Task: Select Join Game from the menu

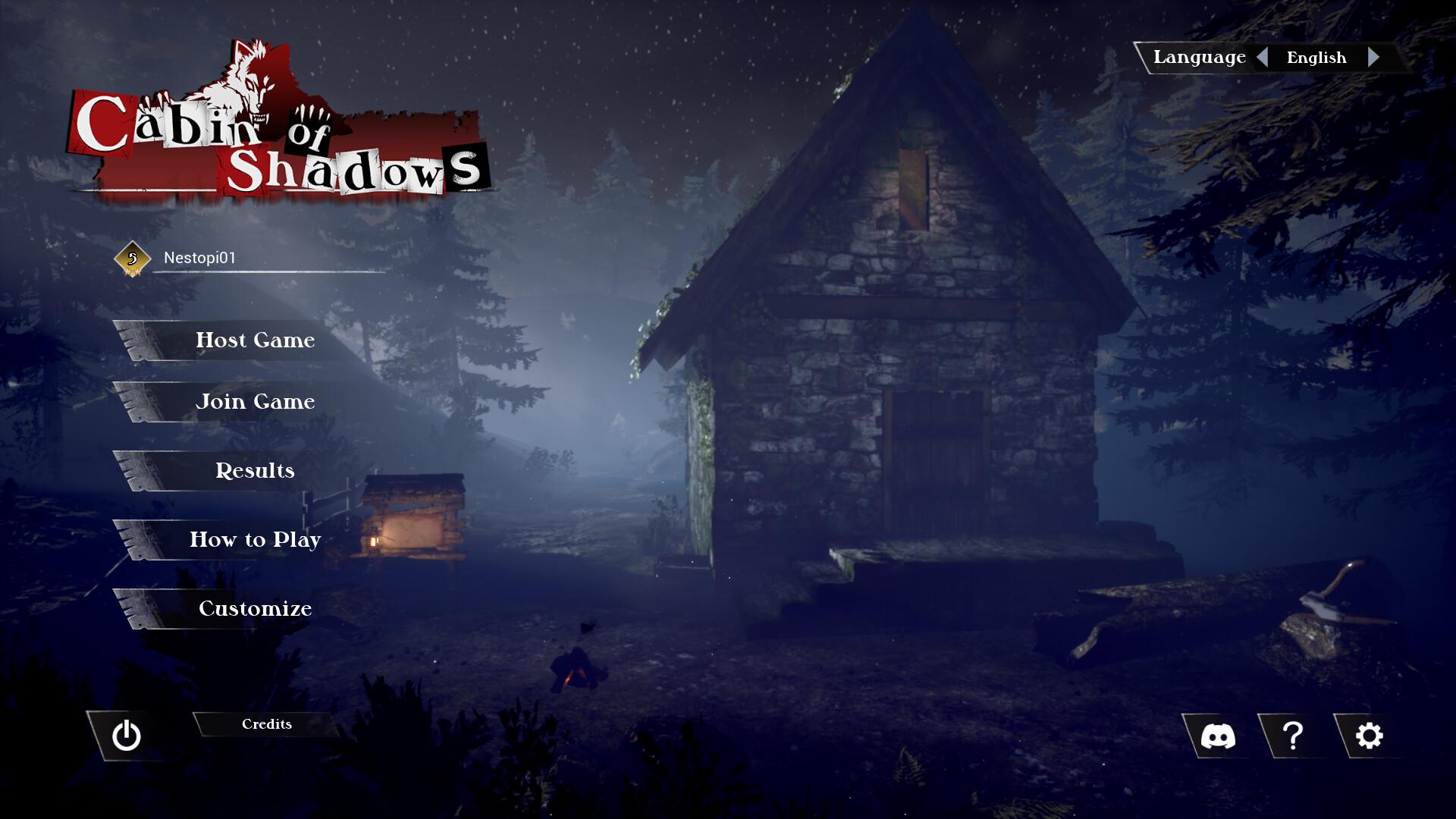Action: [256, 402]
